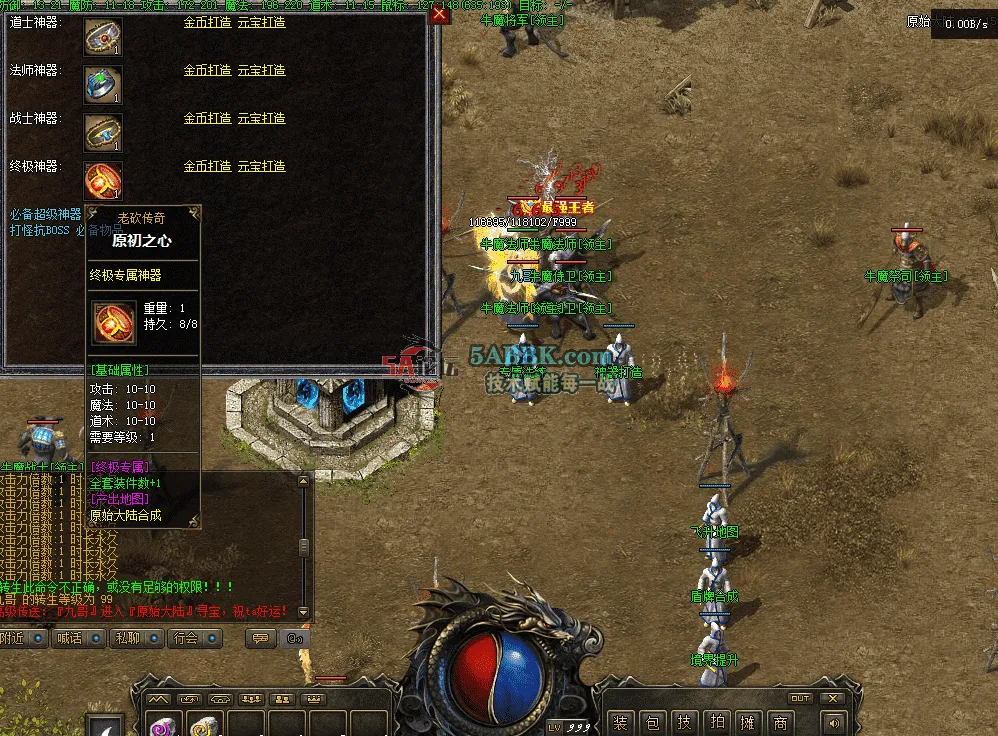Viewport: 998px width, 736px height.
Task: Open the 商 shop button
Action: click(x=780, y=723)
